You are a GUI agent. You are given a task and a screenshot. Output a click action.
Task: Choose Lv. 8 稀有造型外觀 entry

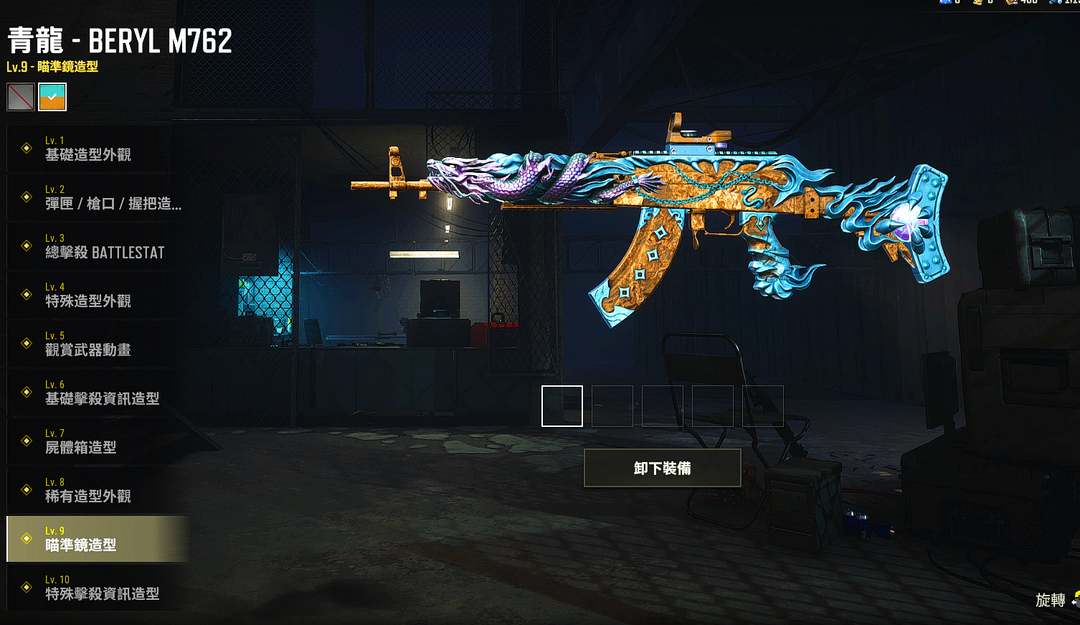tap(95, 490)
